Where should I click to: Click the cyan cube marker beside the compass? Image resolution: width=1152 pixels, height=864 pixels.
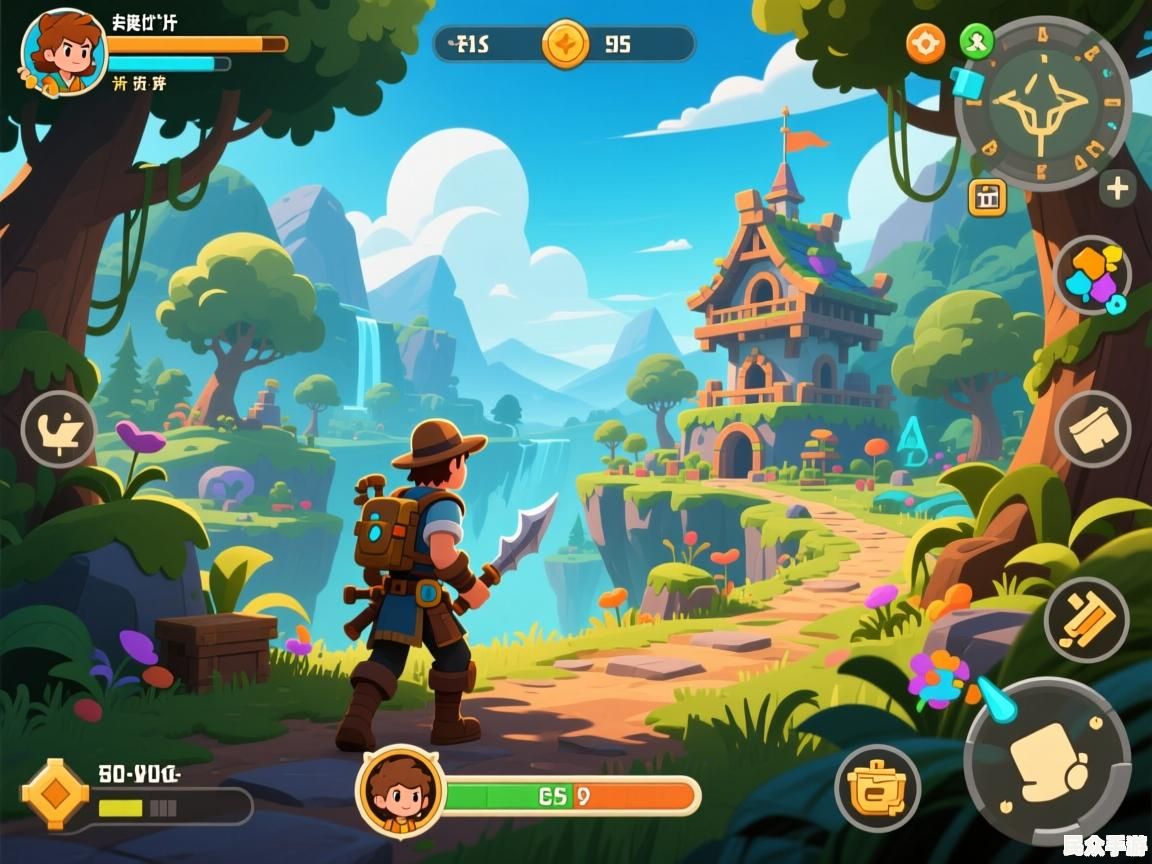point(966,81)
